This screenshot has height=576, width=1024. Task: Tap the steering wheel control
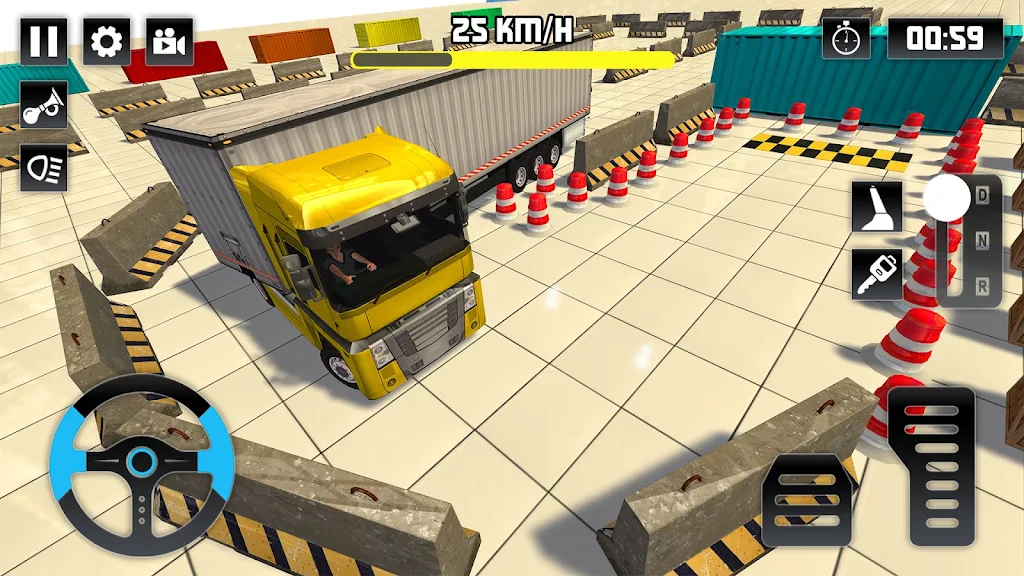(142, 464)
